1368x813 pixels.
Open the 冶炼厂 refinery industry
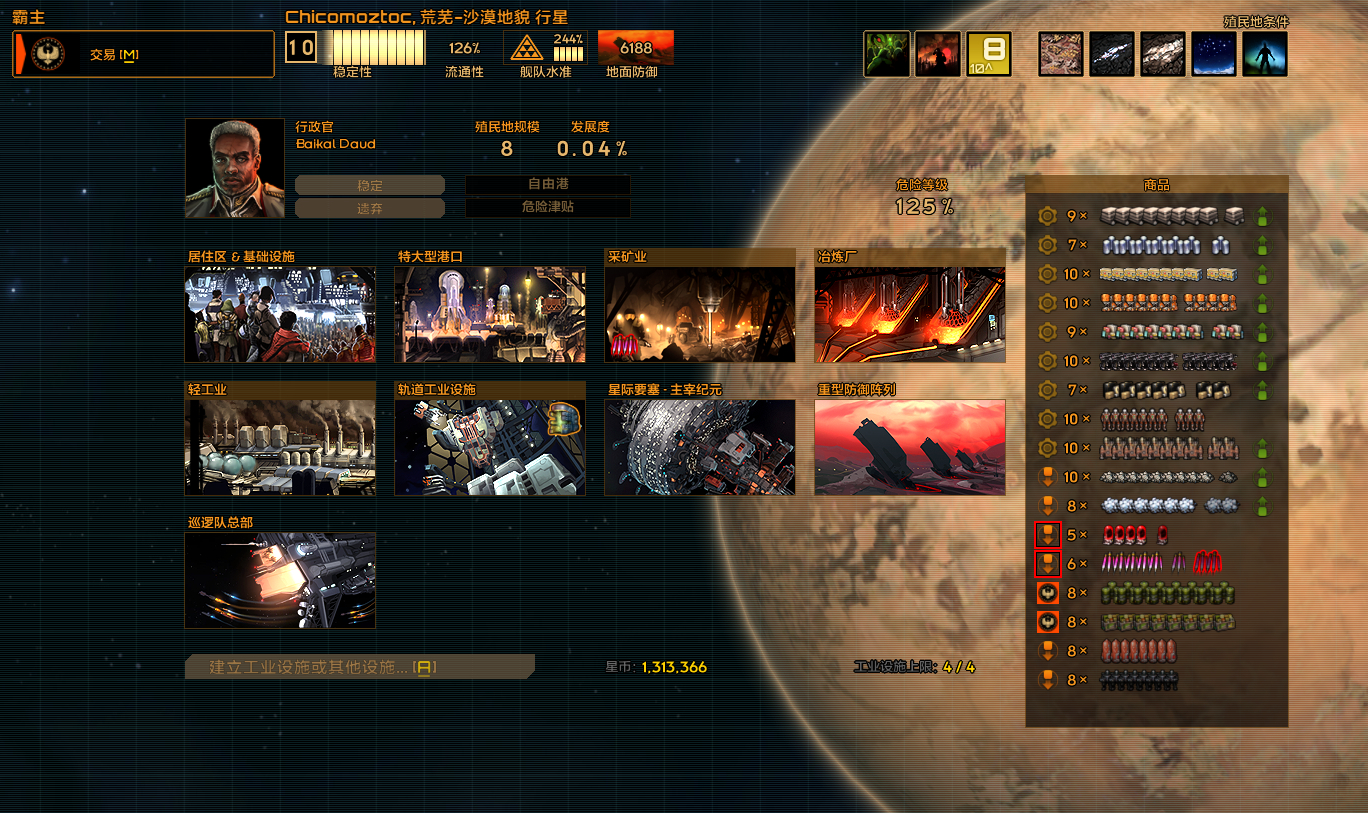coord(910,313)
